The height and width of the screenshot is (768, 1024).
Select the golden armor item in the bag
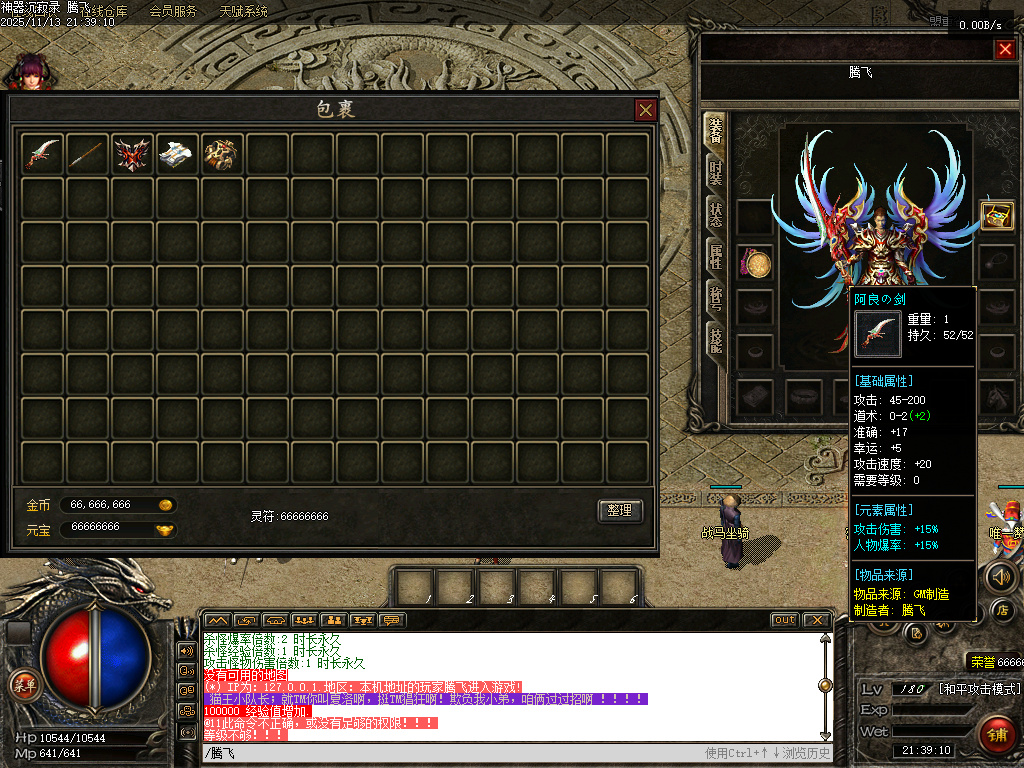[221, 153]
